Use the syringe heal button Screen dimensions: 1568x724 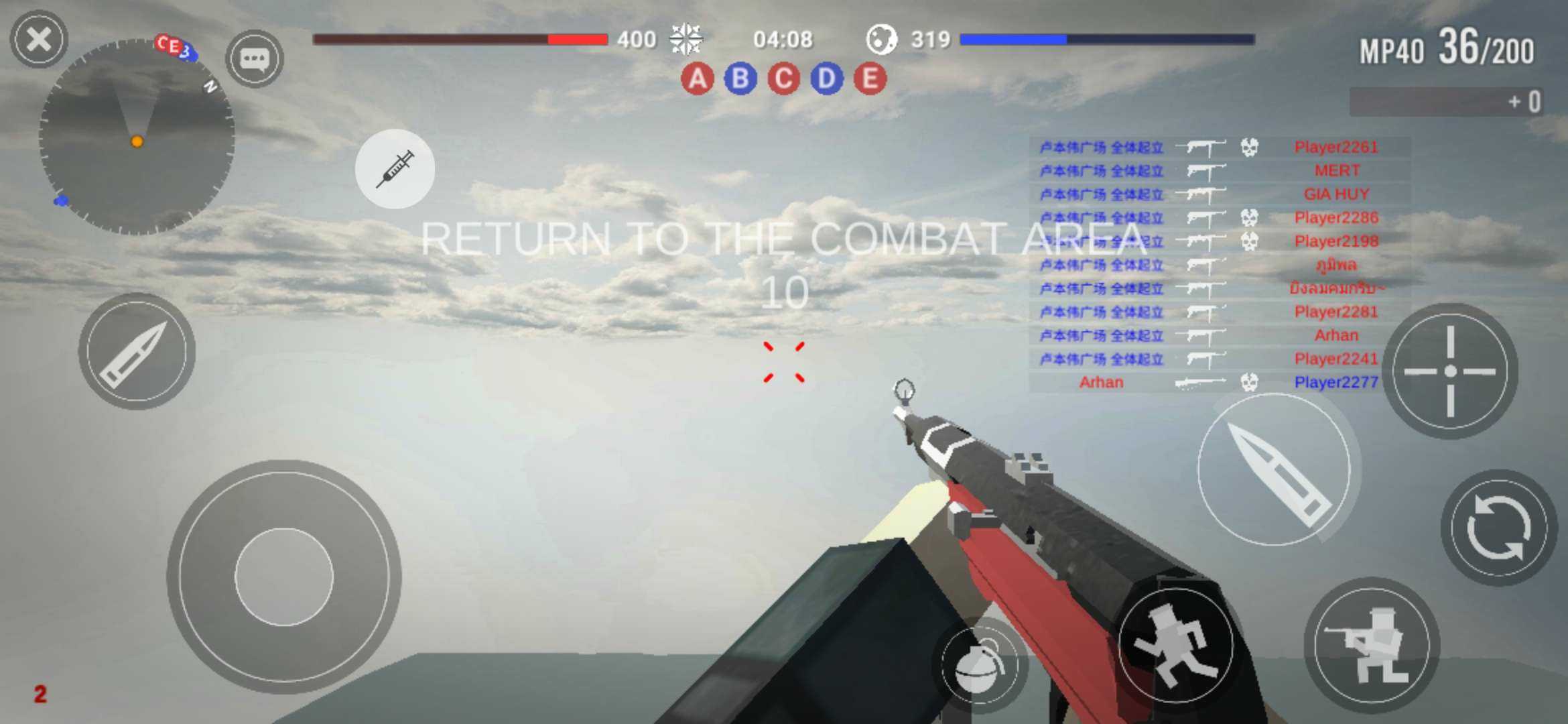point(395,169)
